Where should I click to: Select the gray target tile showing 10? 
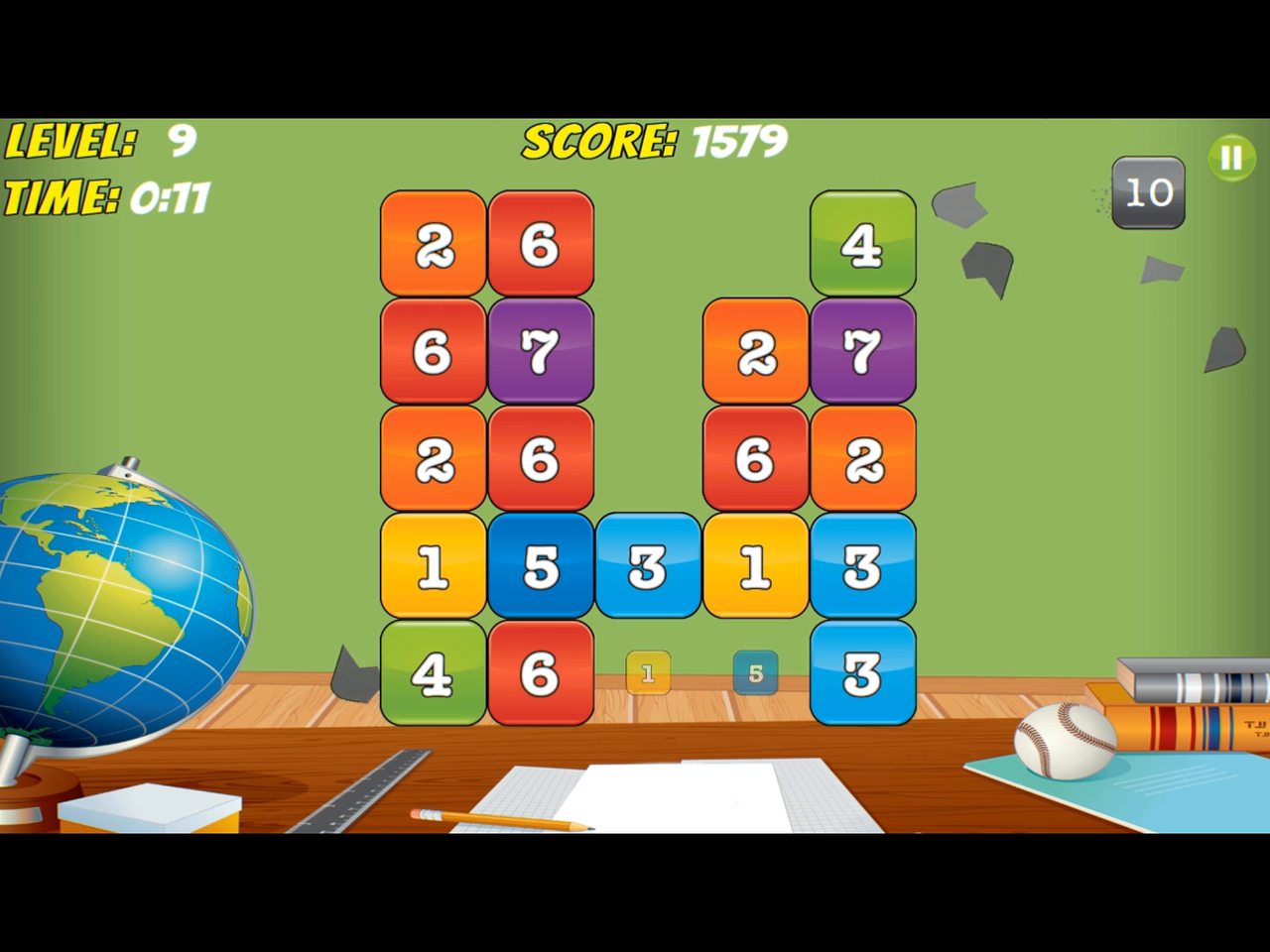click(1147, 191)
